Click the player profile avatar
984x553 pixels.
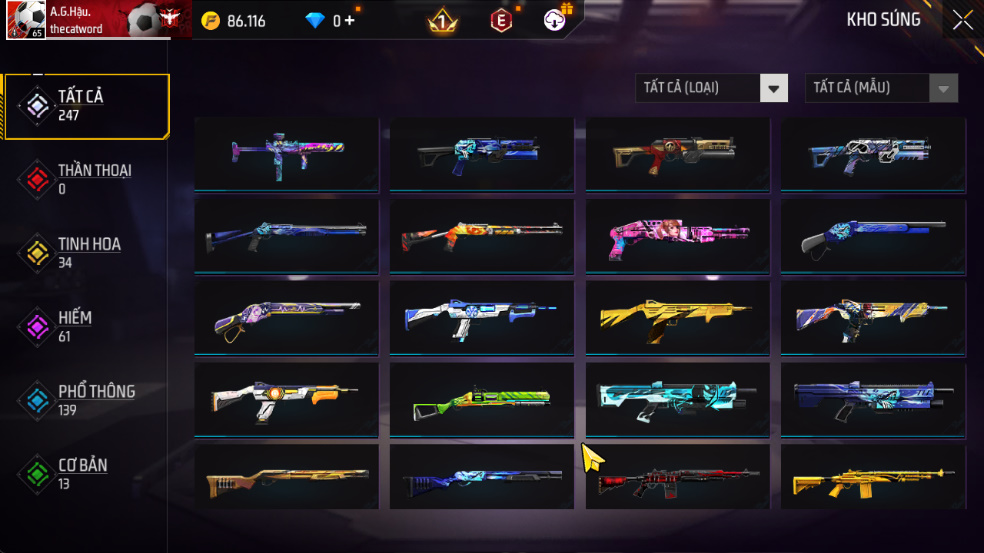coord(25,20)
